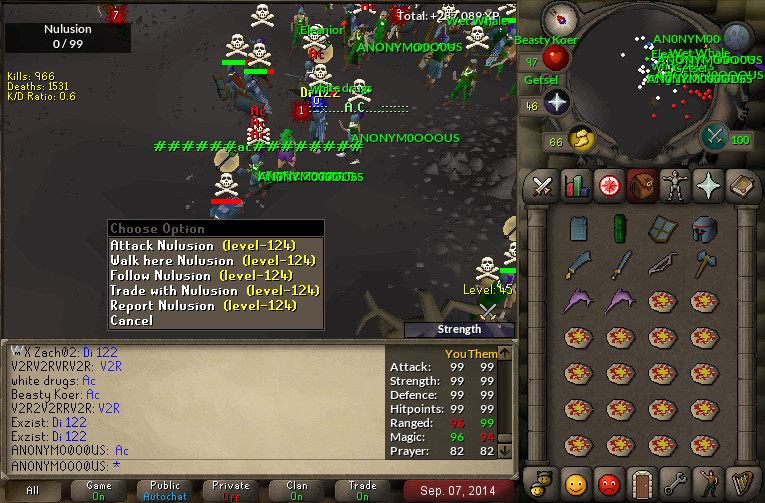Image resolution: width=765 pixels, height=503 pixels.
Task: Toggle the Private chat filter
Action: point(230,490)
